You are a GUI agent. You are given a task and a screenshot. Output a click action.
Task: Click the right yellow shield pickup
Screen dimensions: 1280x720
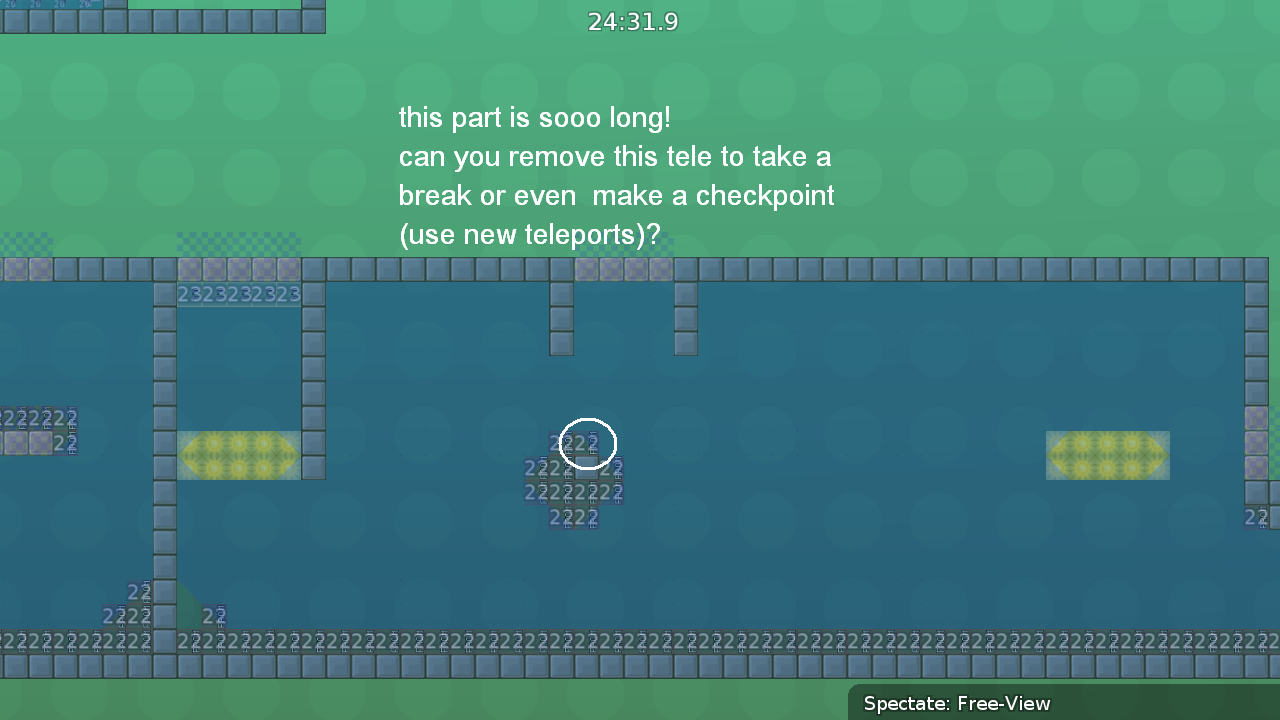(x=1108, y=455)
